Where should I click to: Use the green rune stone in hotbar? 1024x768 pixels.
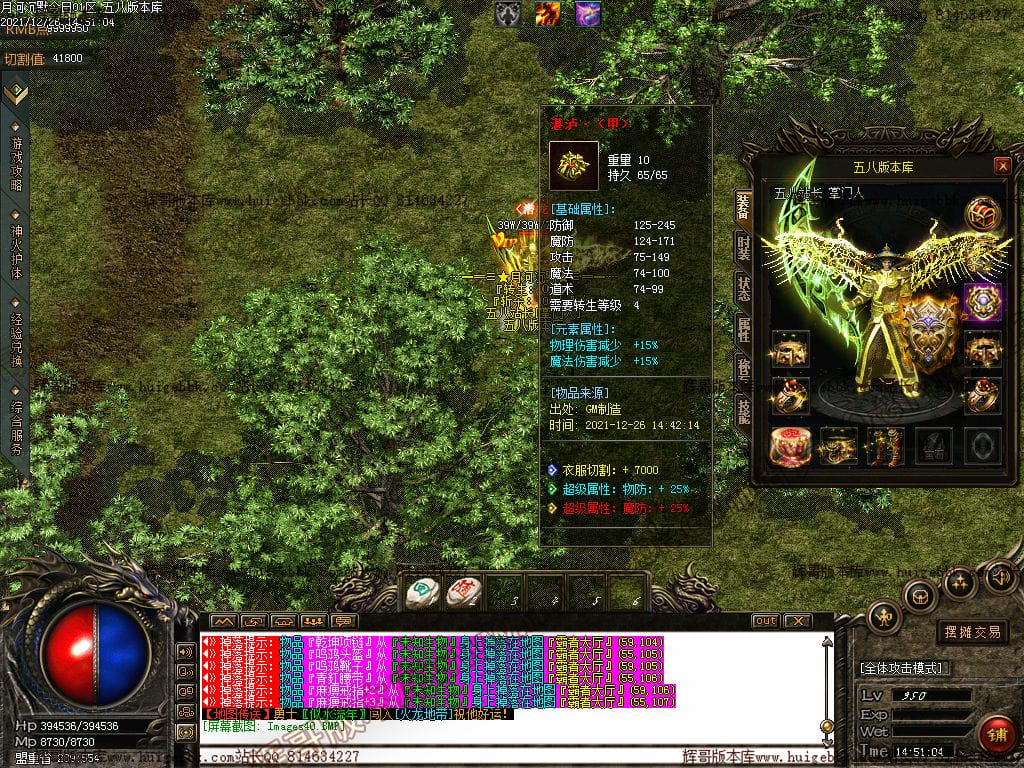click(x=423, y=593)
